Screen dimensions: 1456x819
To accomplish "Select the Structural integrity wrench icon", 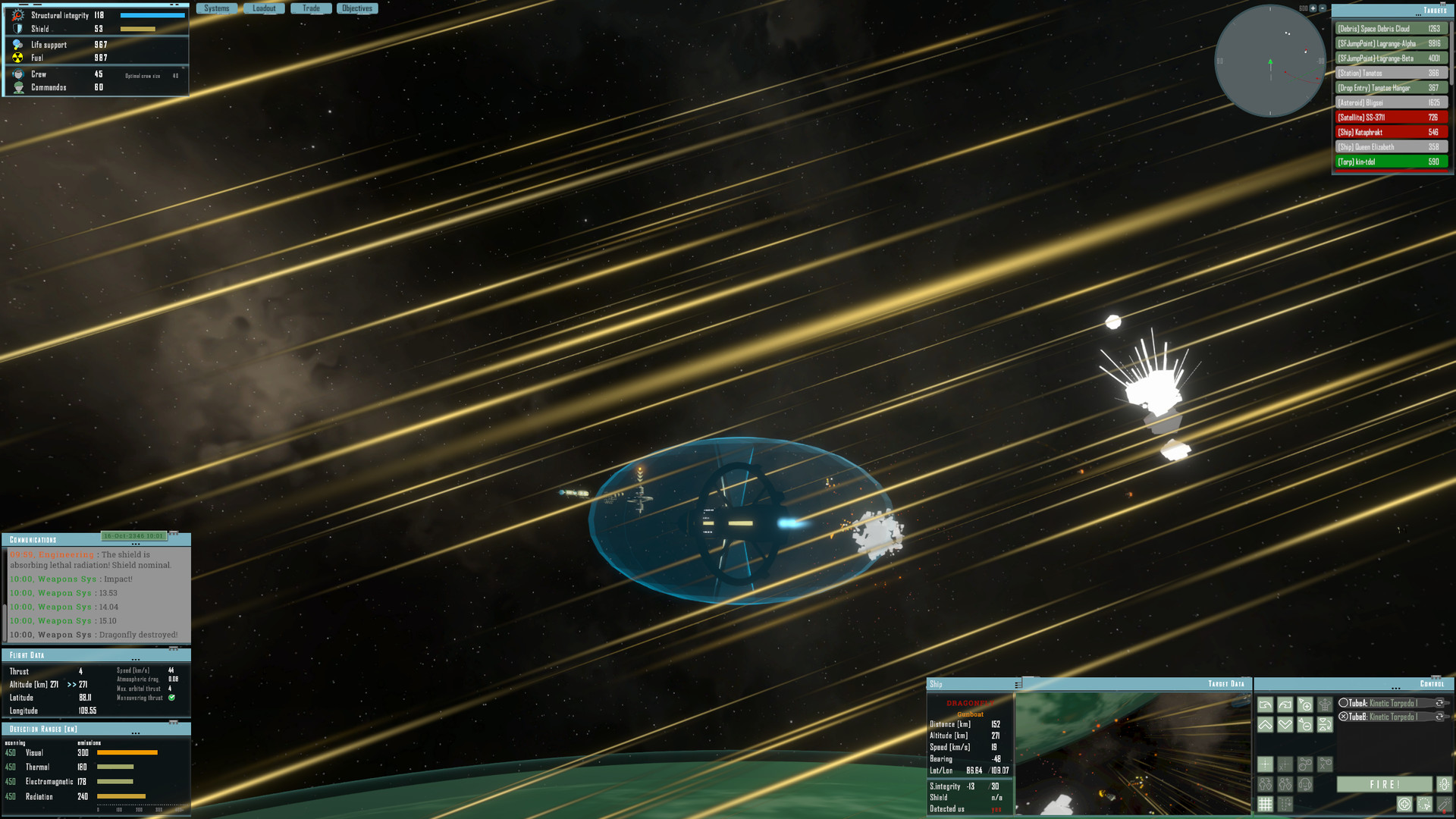I will coord(17,14).
